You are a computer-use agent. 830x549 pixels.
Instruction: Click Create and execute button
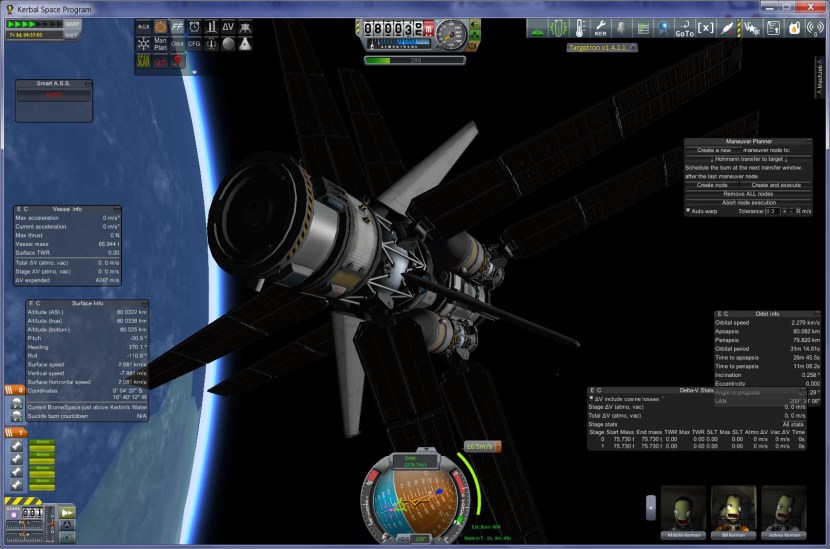pos(775,185)
